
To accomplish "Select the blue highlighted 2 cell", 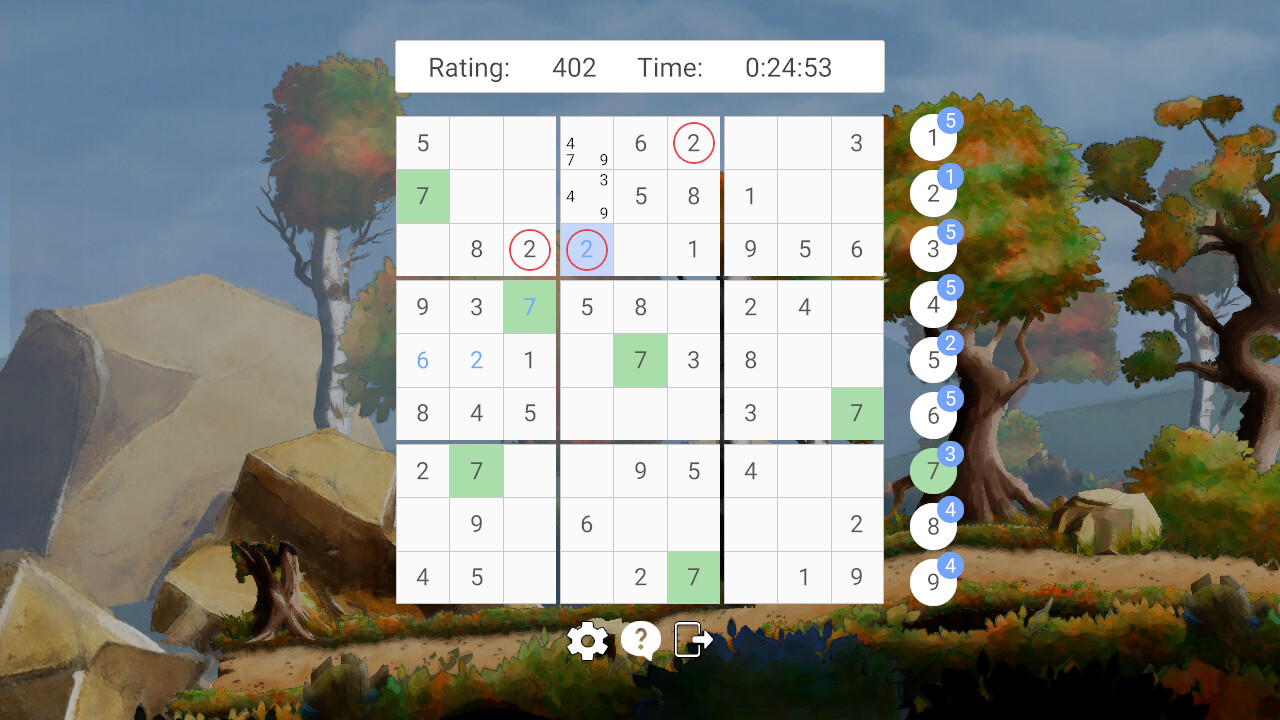I will click(586, 250).
